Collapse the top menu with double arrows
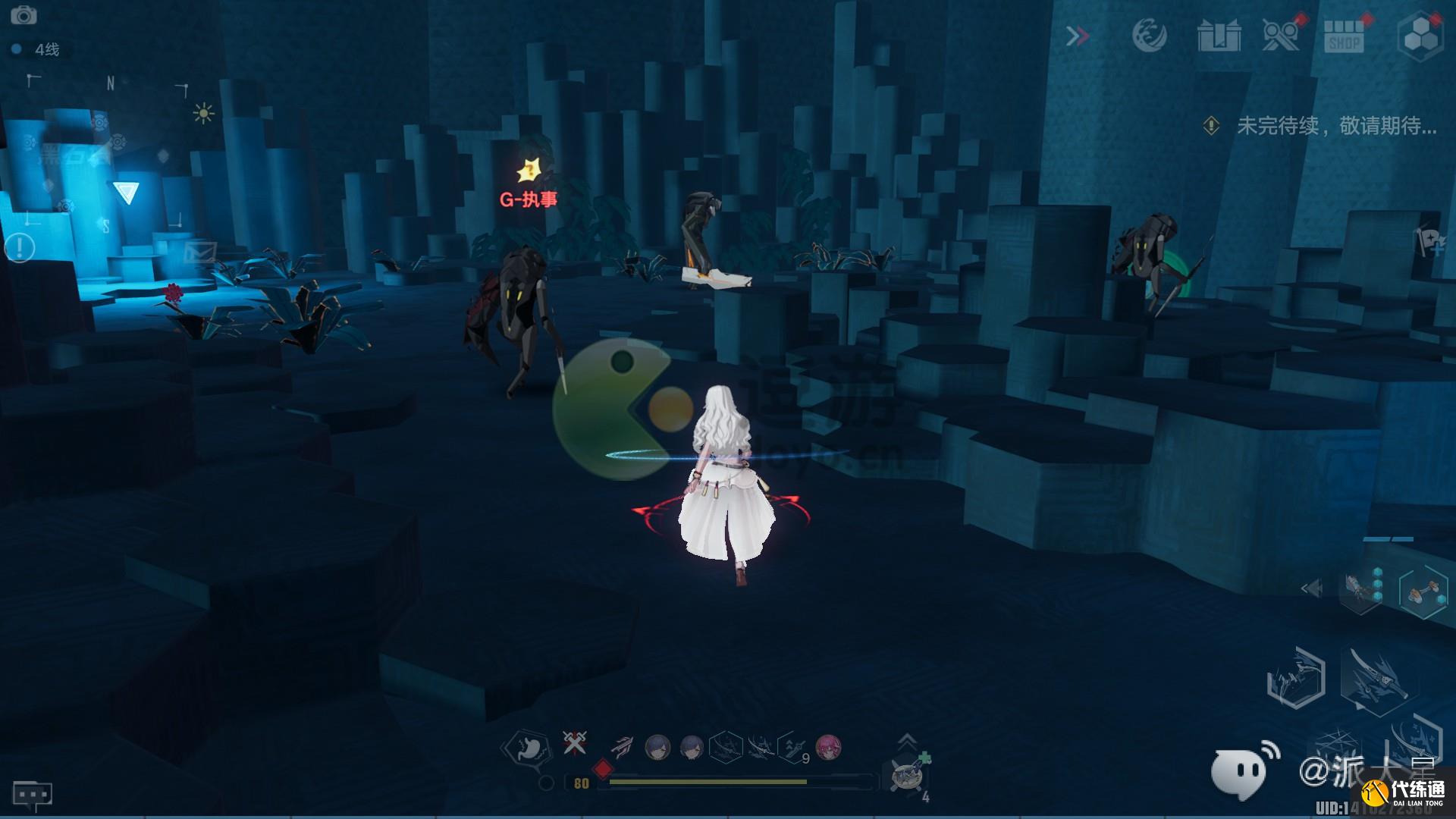This screenshot has height=819, width=1456. pyautogui.click(x=1077, y=36)
